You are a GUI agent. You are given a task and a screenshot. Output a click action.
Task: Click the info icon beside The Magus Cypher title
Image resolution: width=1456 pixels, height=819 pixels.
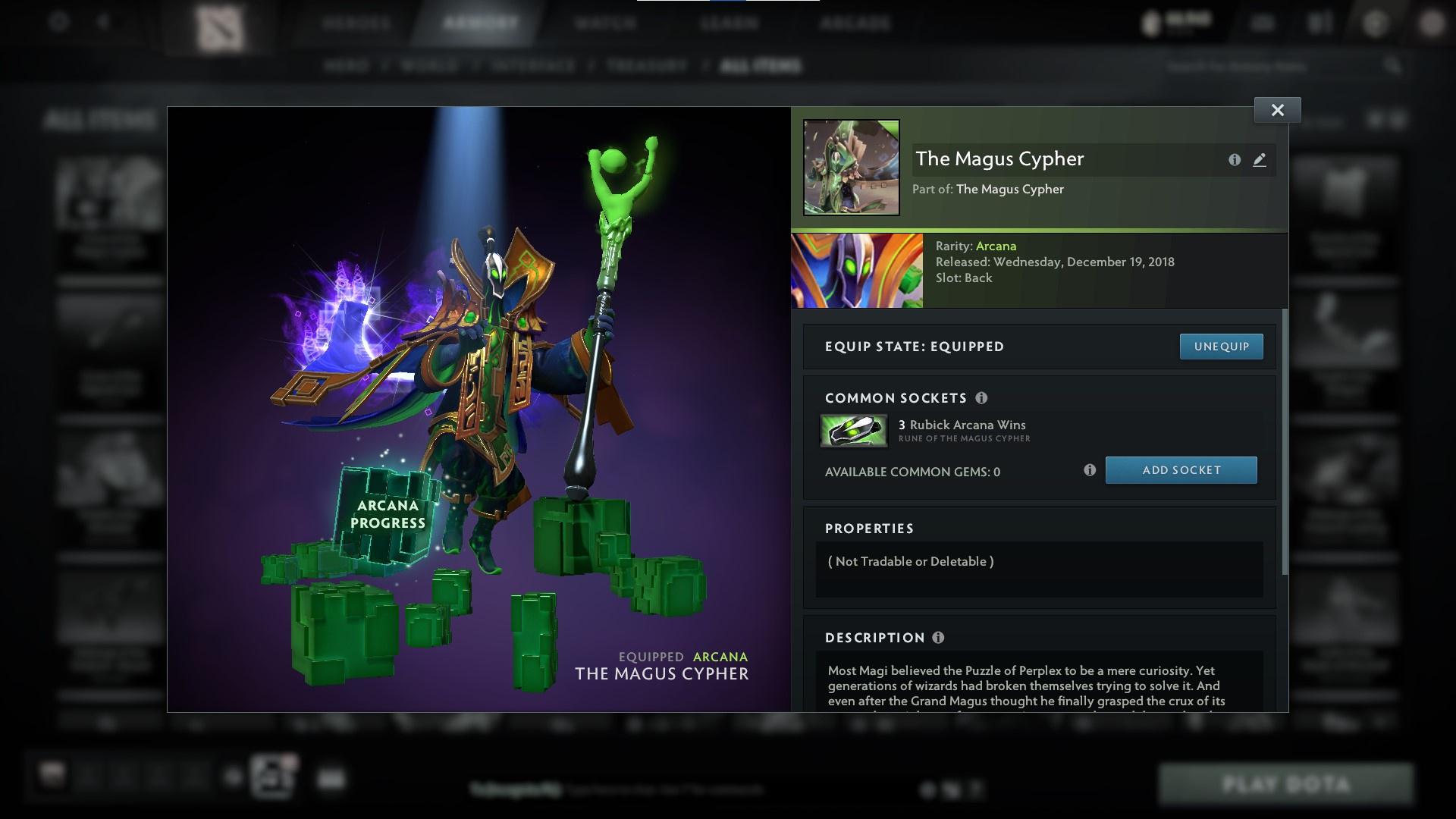[1233, 160]
